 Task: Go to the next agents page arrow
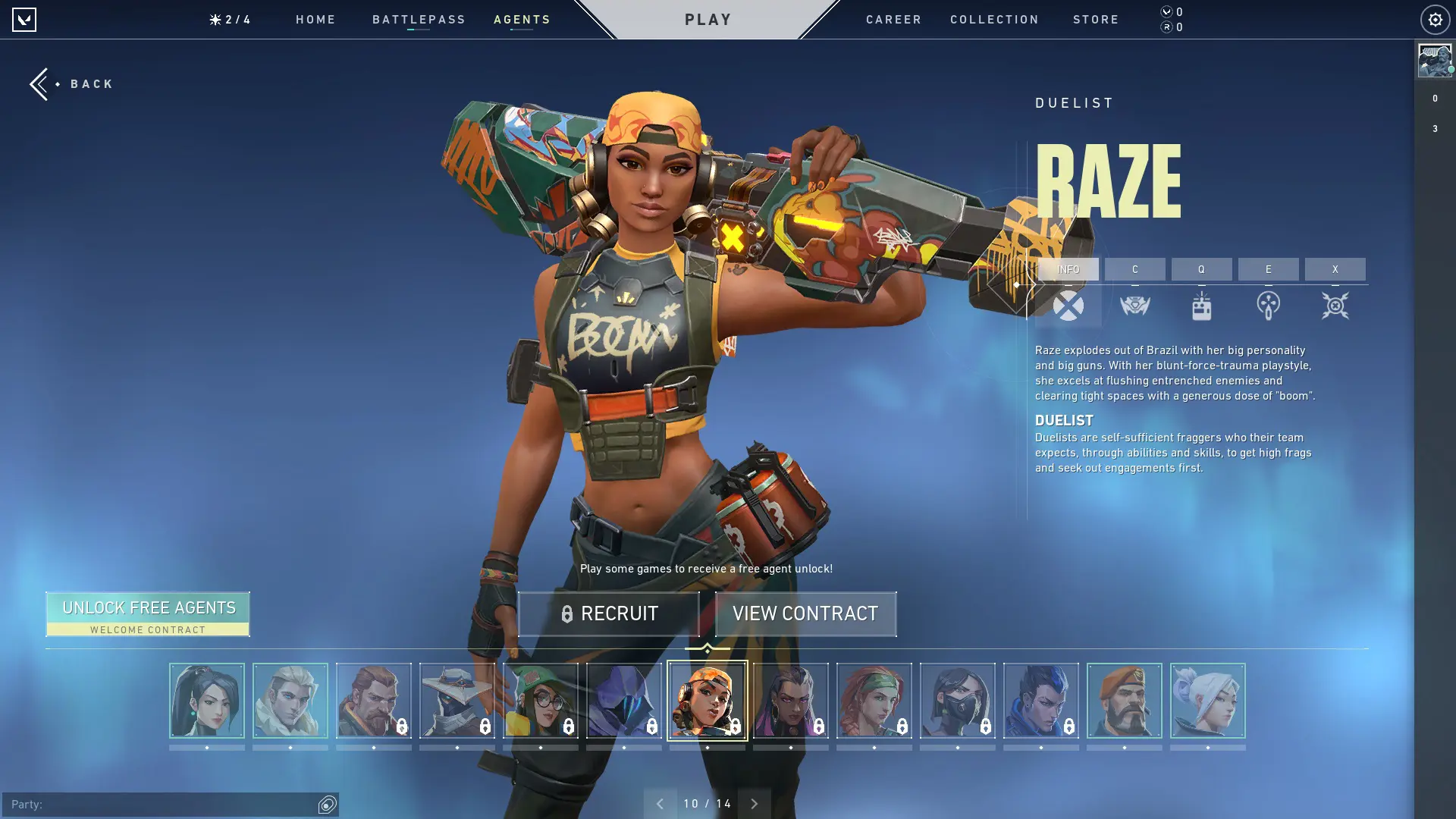tap(754, 802)
